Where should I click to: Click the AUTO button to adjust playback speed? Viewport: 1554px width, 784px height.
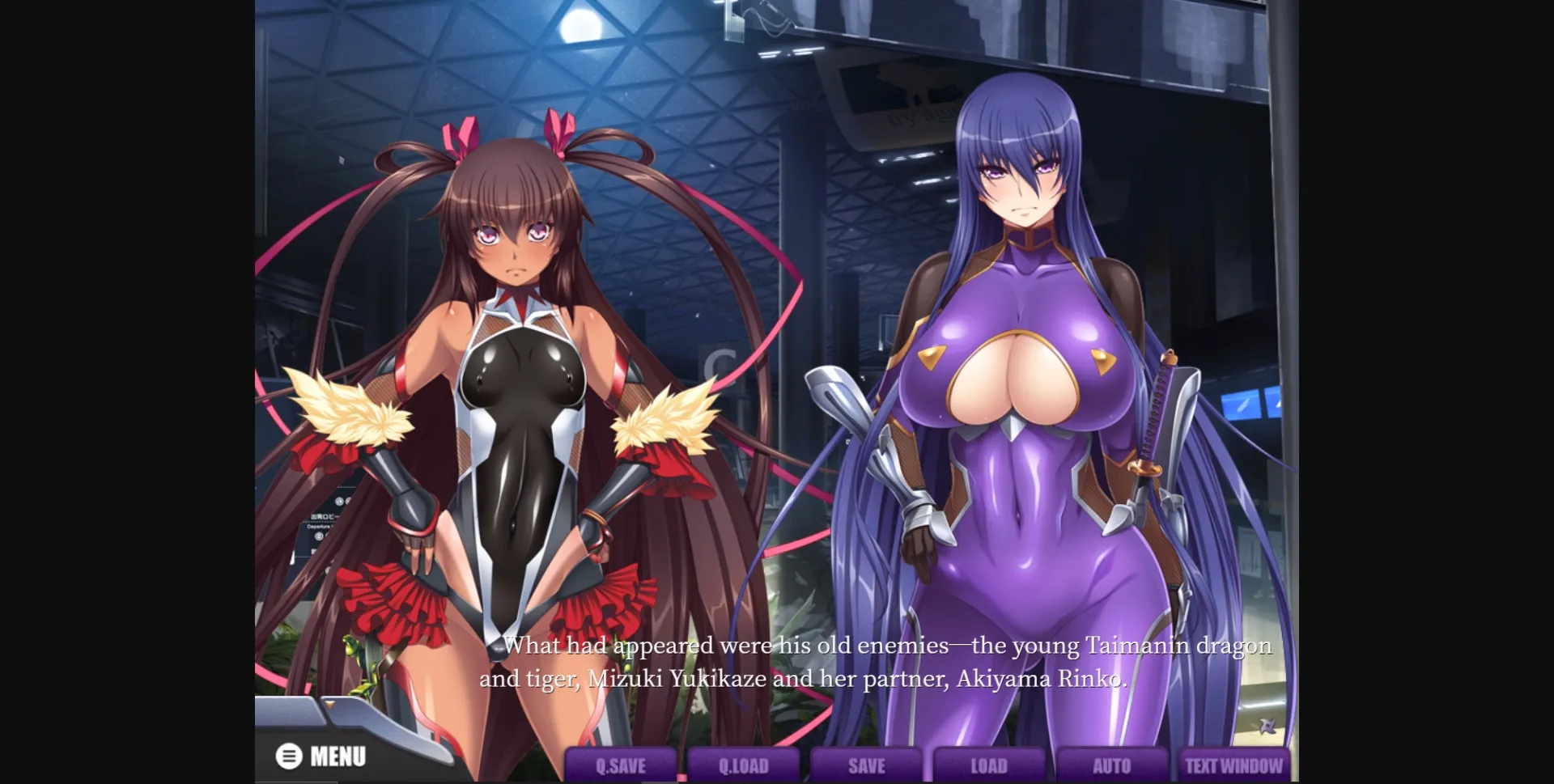point(1113,764)
